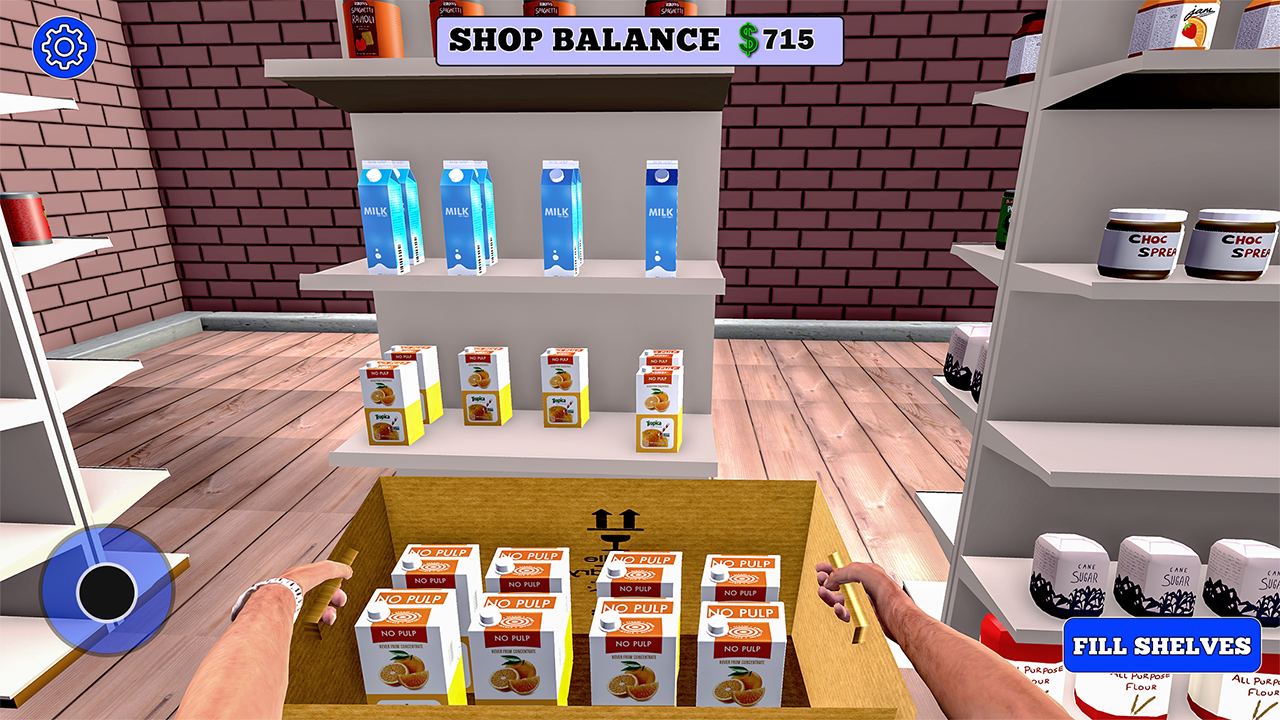Click the green dollar sign on the balance banner
This screenshot has height=720, width=1280.
pyautogui.click(x=746, y=41)
